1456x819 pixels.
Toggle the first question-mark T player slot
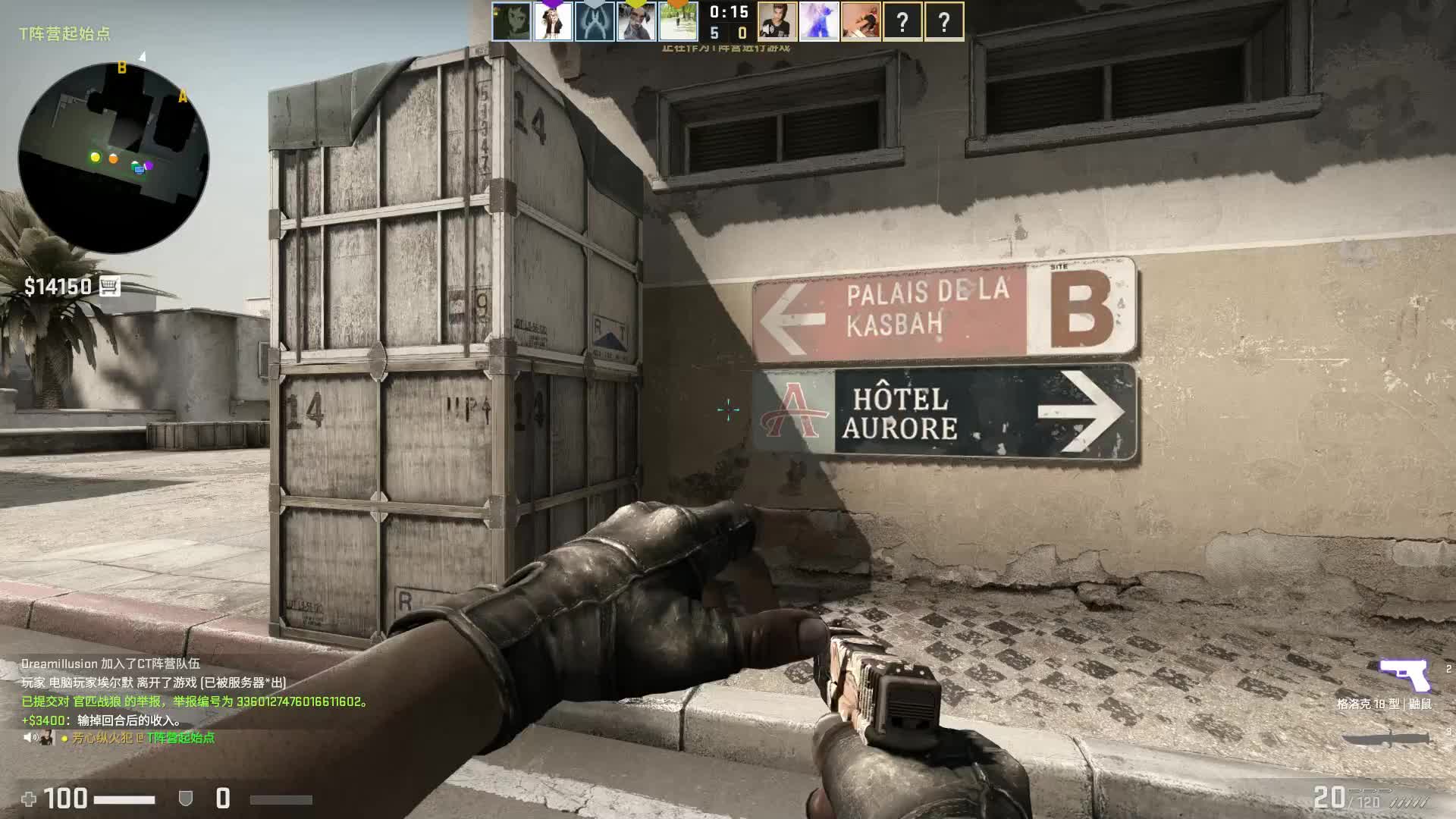903,20
